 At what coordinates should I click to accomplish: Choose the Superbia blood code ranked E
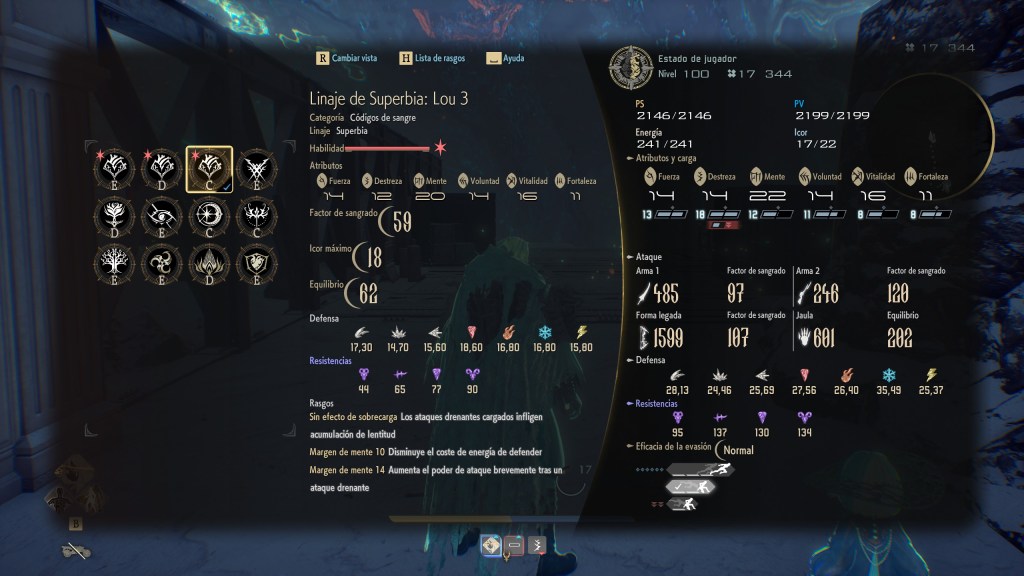click(x=114, y=168)
